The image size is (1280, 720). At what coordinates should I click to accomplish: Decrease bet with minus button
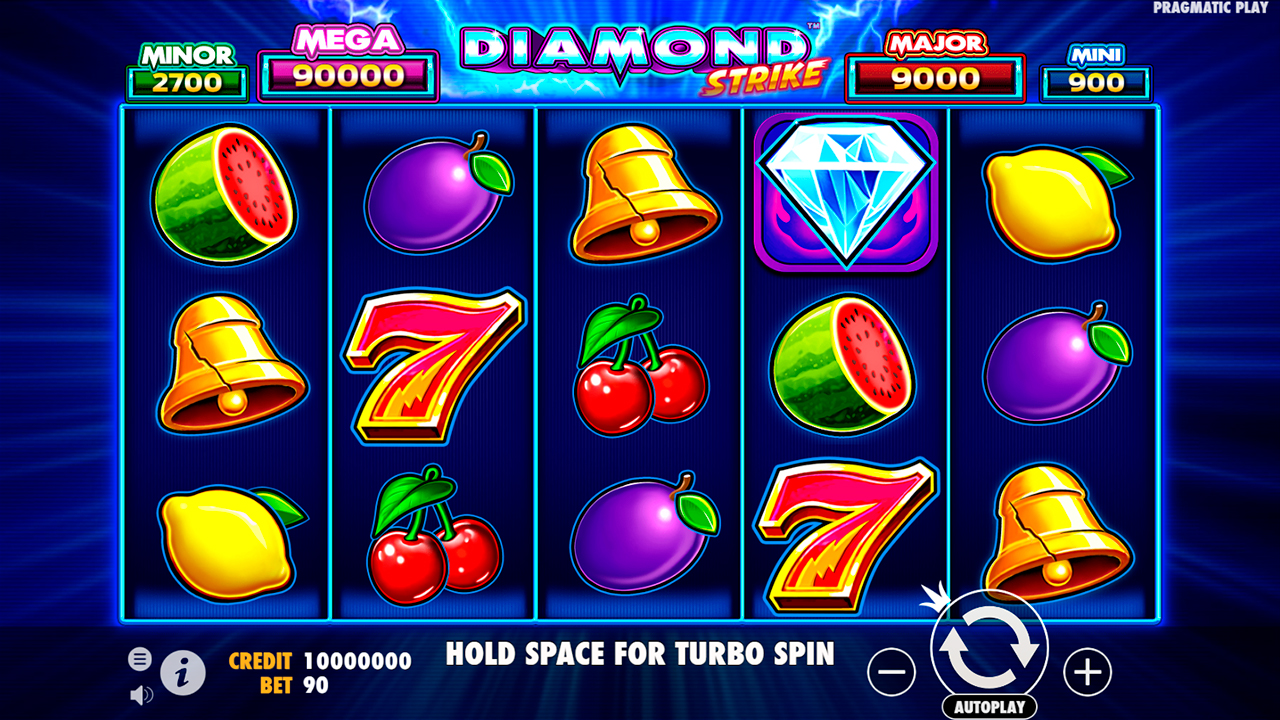click(889, 671)
